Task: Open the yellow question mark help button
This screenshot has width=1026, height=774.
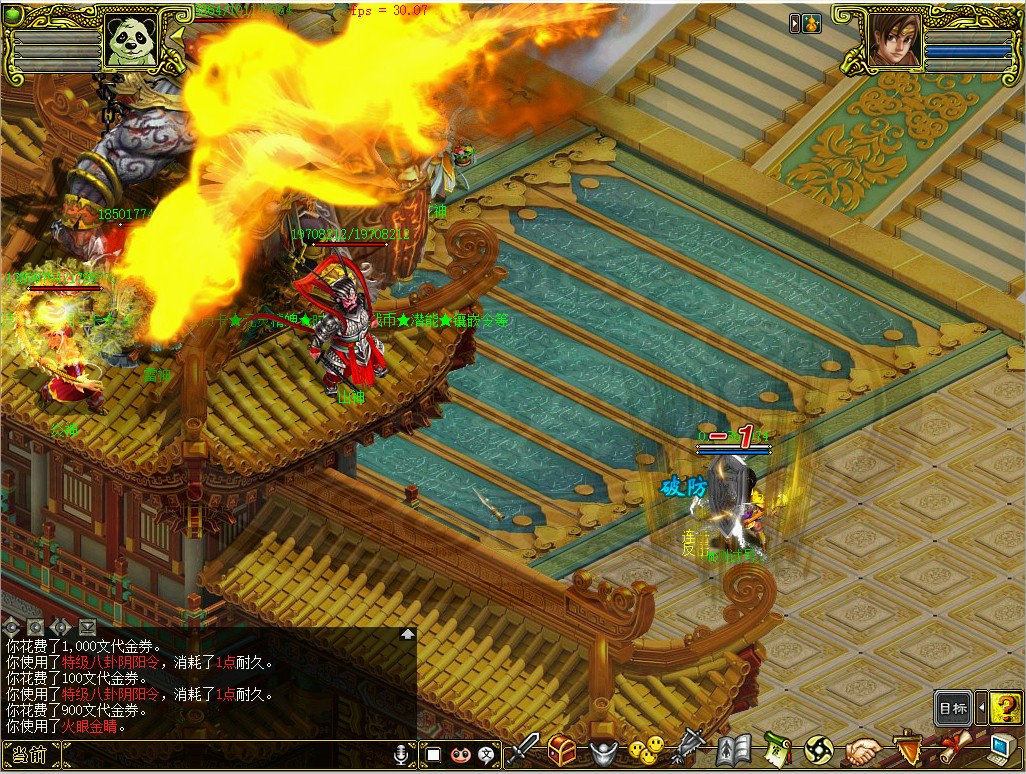Action: pyautogui.click(x=1005, y=708)
